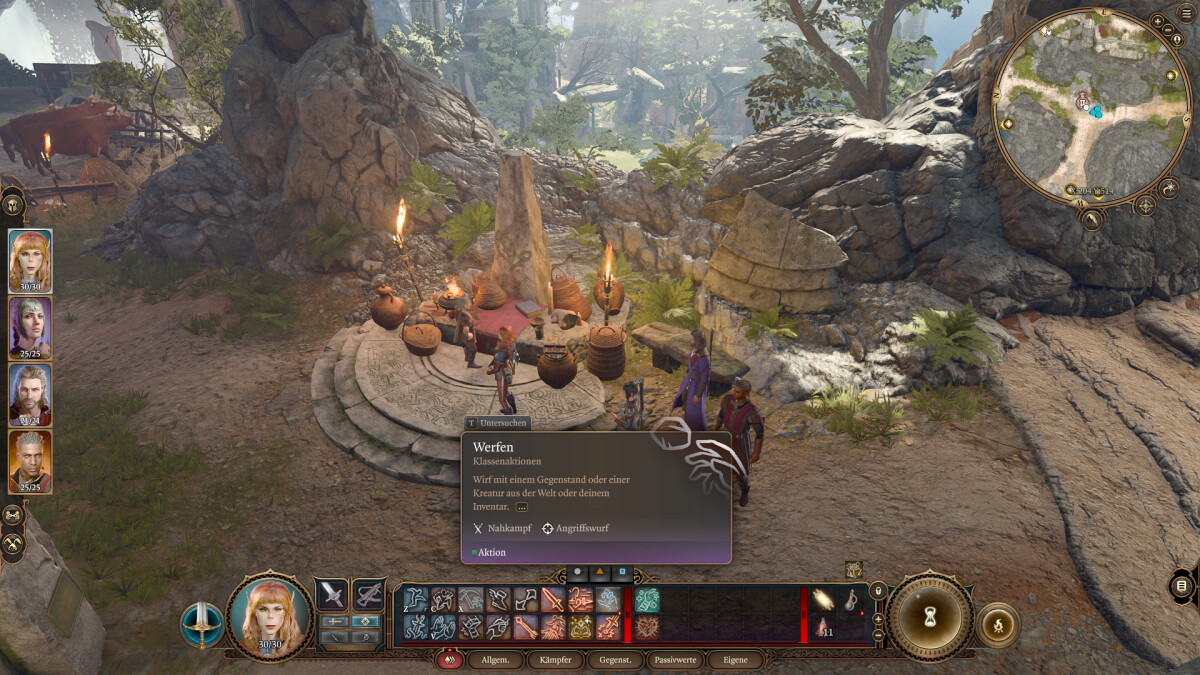Click the red flame toggle beside Allgem.
Screen dimensions: 1200x675
point(449,660)
